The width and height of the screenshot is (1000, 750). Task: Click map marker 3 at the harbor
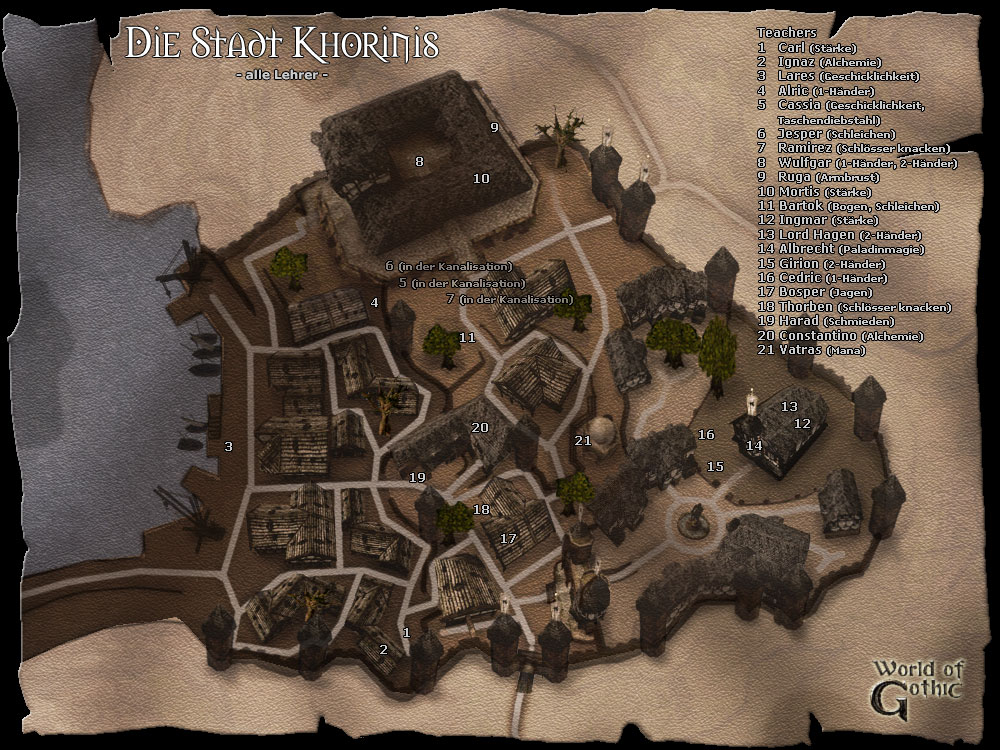click(x=229, y=446)
